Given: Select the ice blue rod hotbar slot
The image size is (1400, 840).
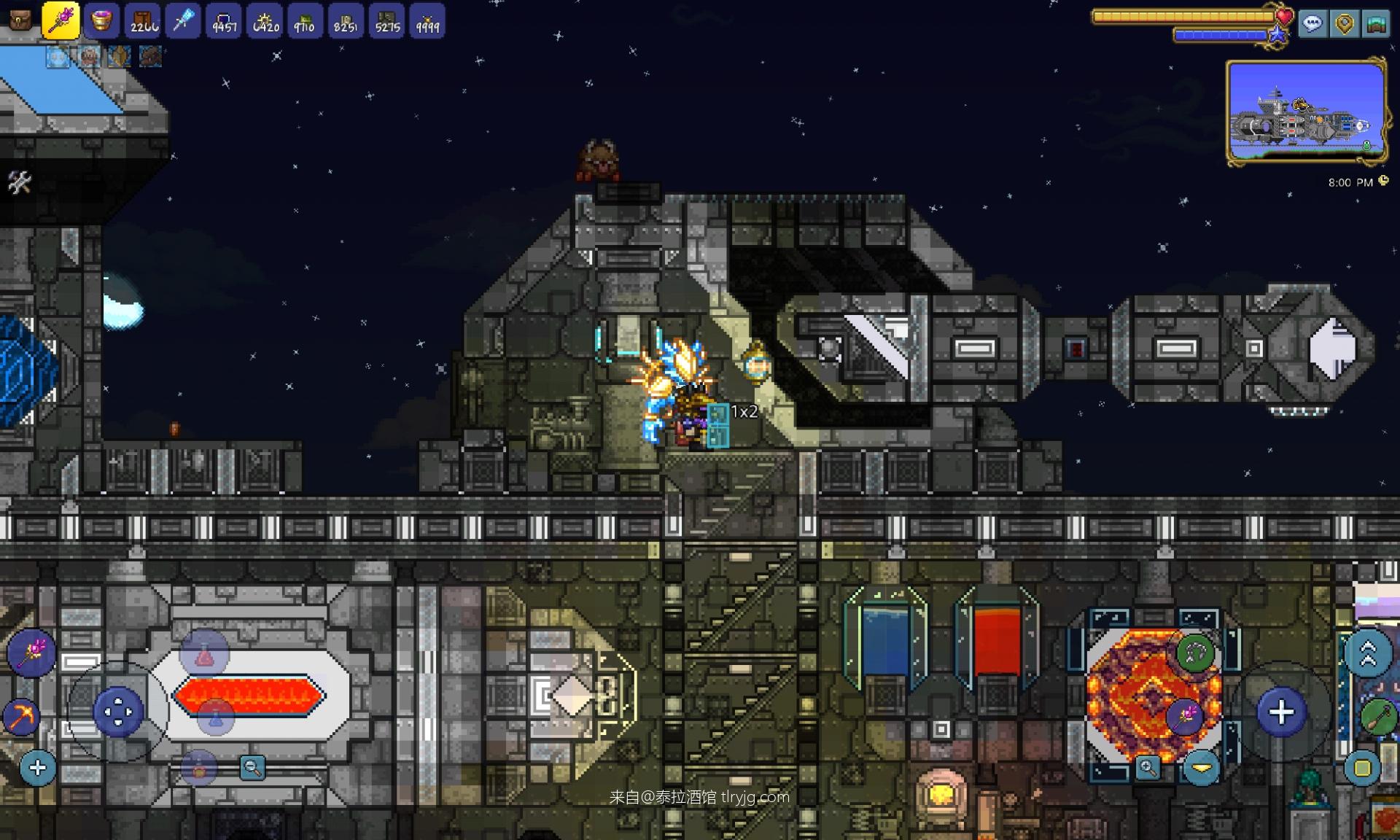Looking at the screenshot, I should tap(183, 20).
